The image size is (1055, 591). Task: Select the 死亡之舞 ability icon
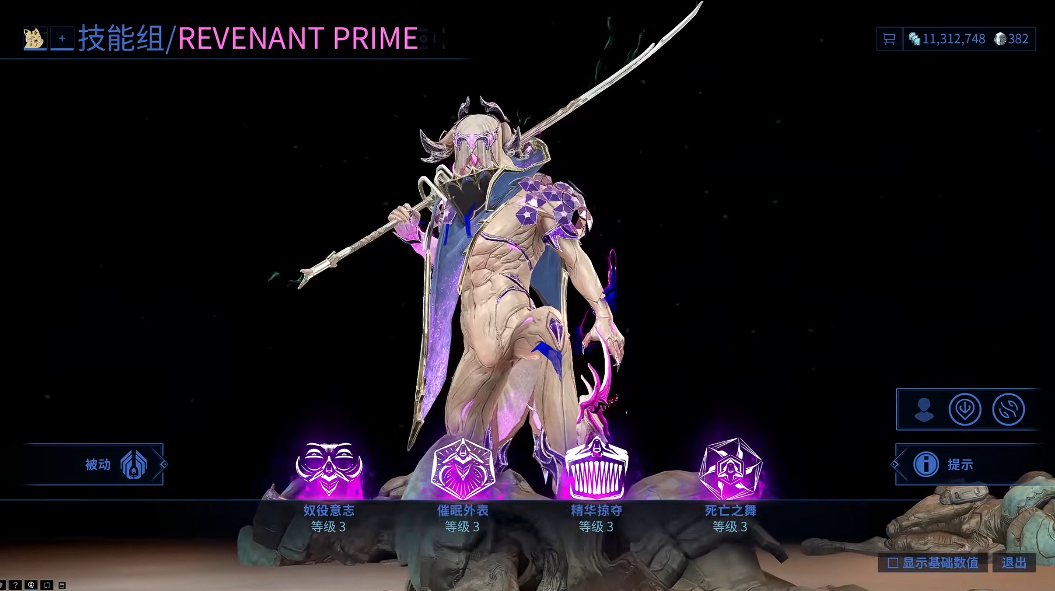(x=730, y=470)
